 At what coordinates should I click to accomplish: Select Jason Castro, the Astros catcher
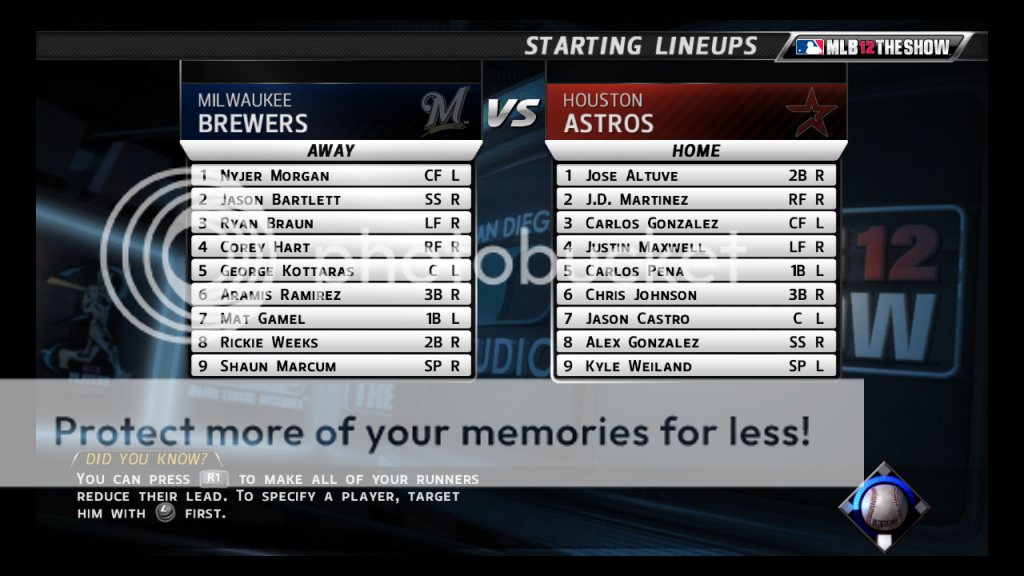tap(696, 318)
